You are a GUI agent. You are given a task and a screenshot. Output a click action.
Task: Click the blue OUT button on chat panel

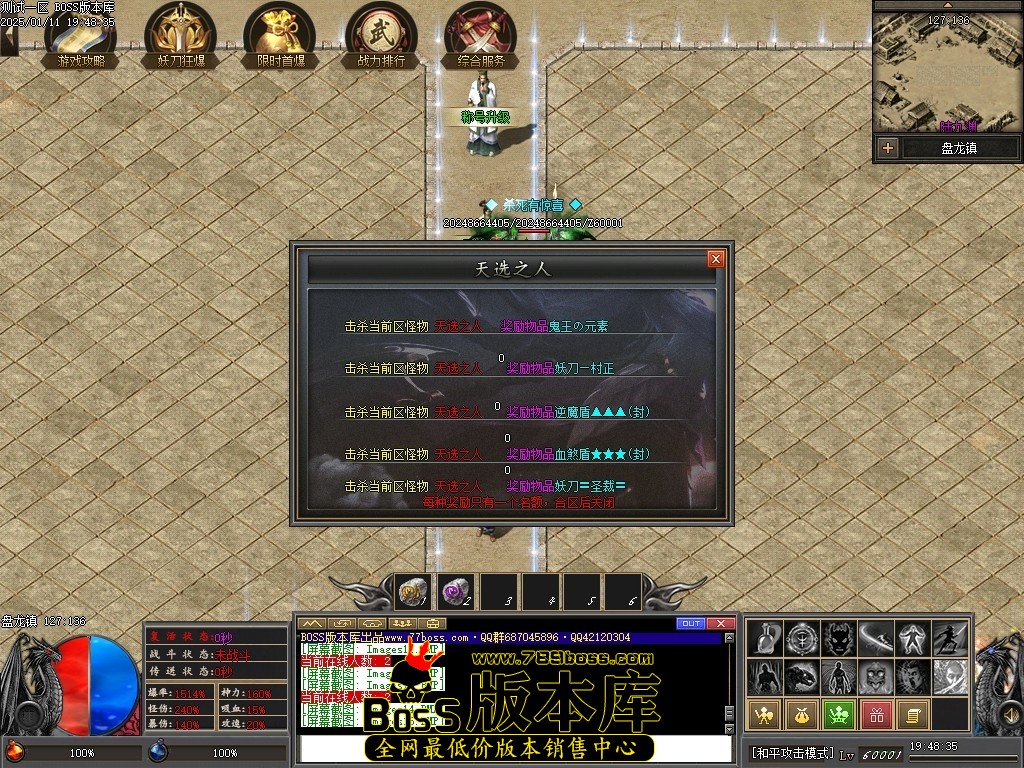tap(690, 624)
